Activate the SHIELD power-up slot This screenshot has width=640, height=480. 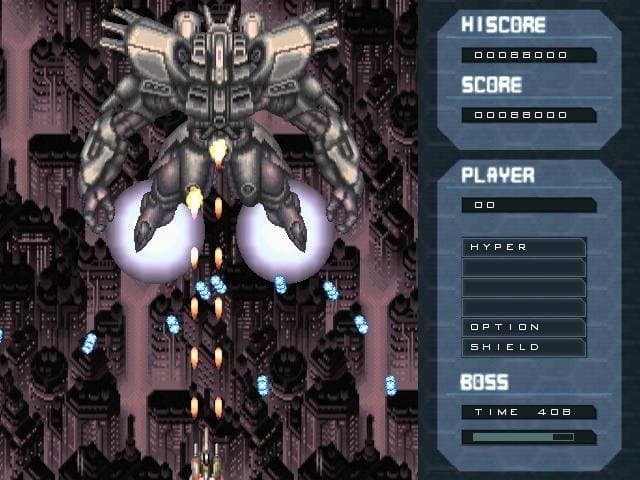524,347
